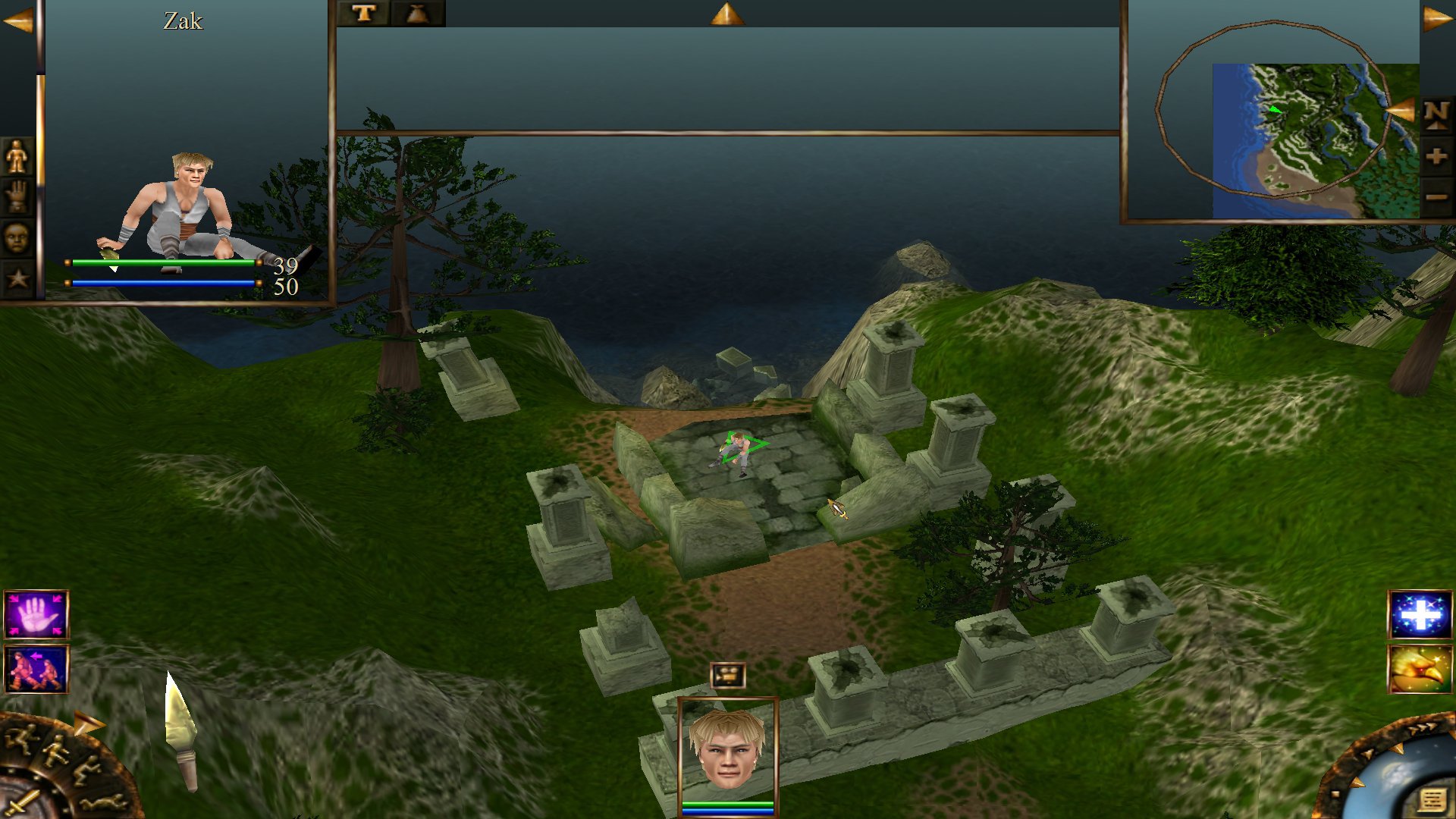
Task: Open the money pouch icon
Action: pos(419,11)
